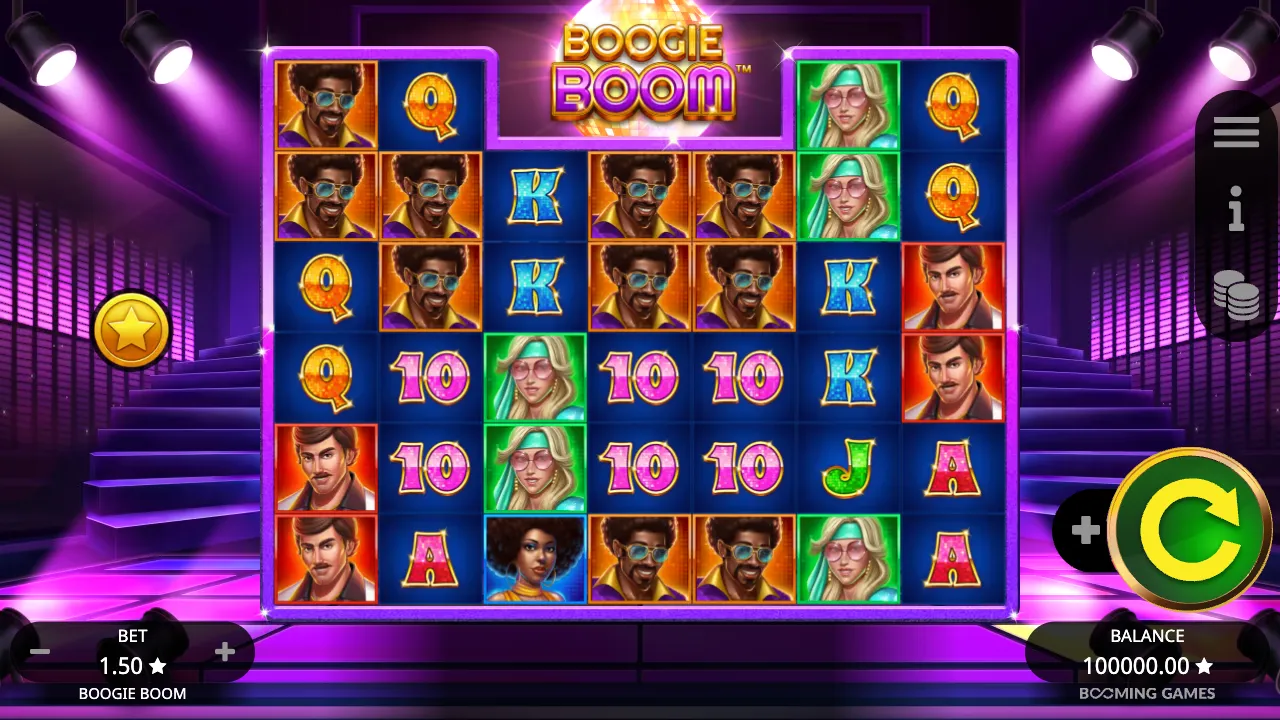Open the paytable using the coins icon

pos(1236,296)
